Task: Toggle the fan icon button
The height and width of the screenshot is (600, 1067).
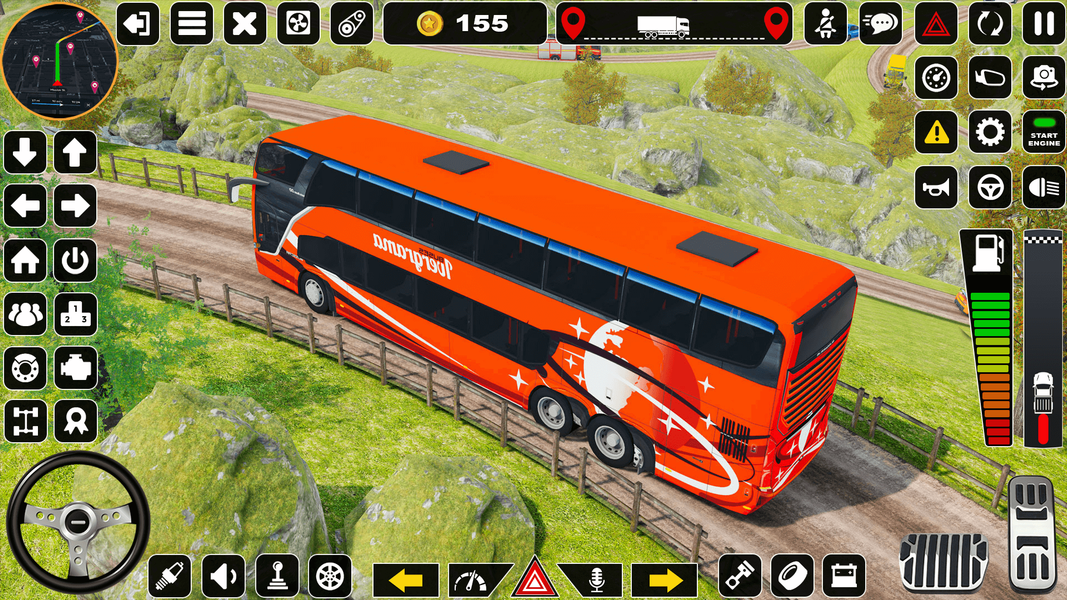Action: coord(297,23)
